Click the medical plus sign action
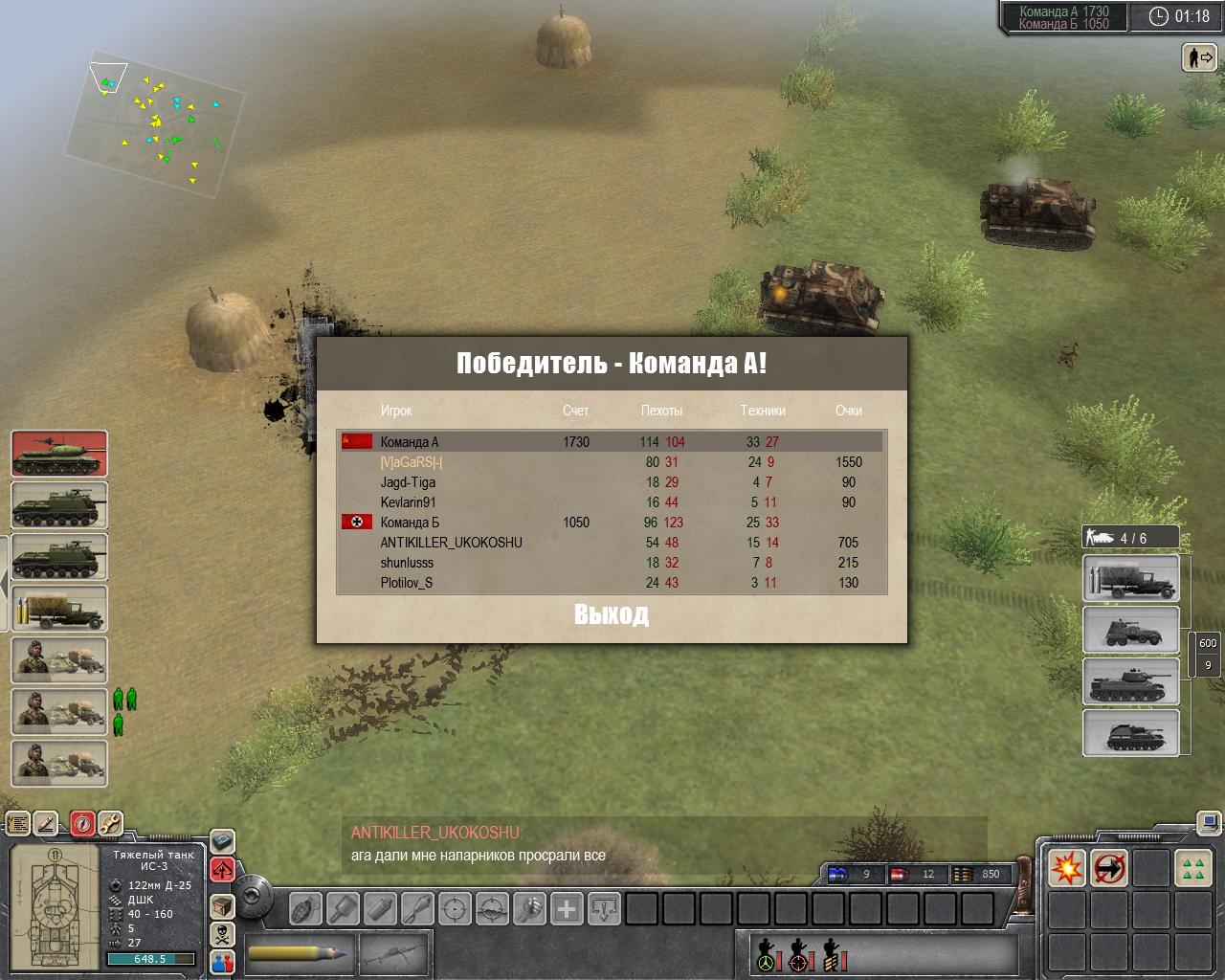Viewport: 1225px width, 980px height. point(567,907)
